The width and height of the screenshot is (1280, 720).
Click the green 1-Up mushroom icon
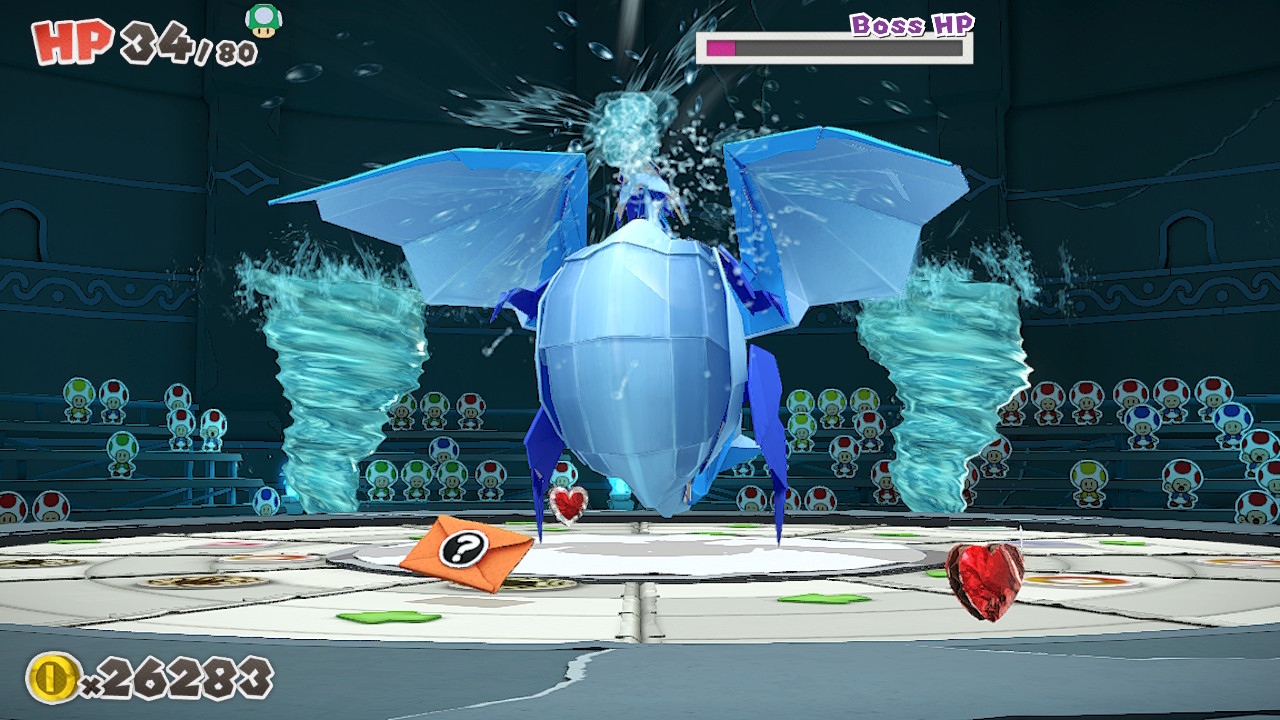pos(264,20)
